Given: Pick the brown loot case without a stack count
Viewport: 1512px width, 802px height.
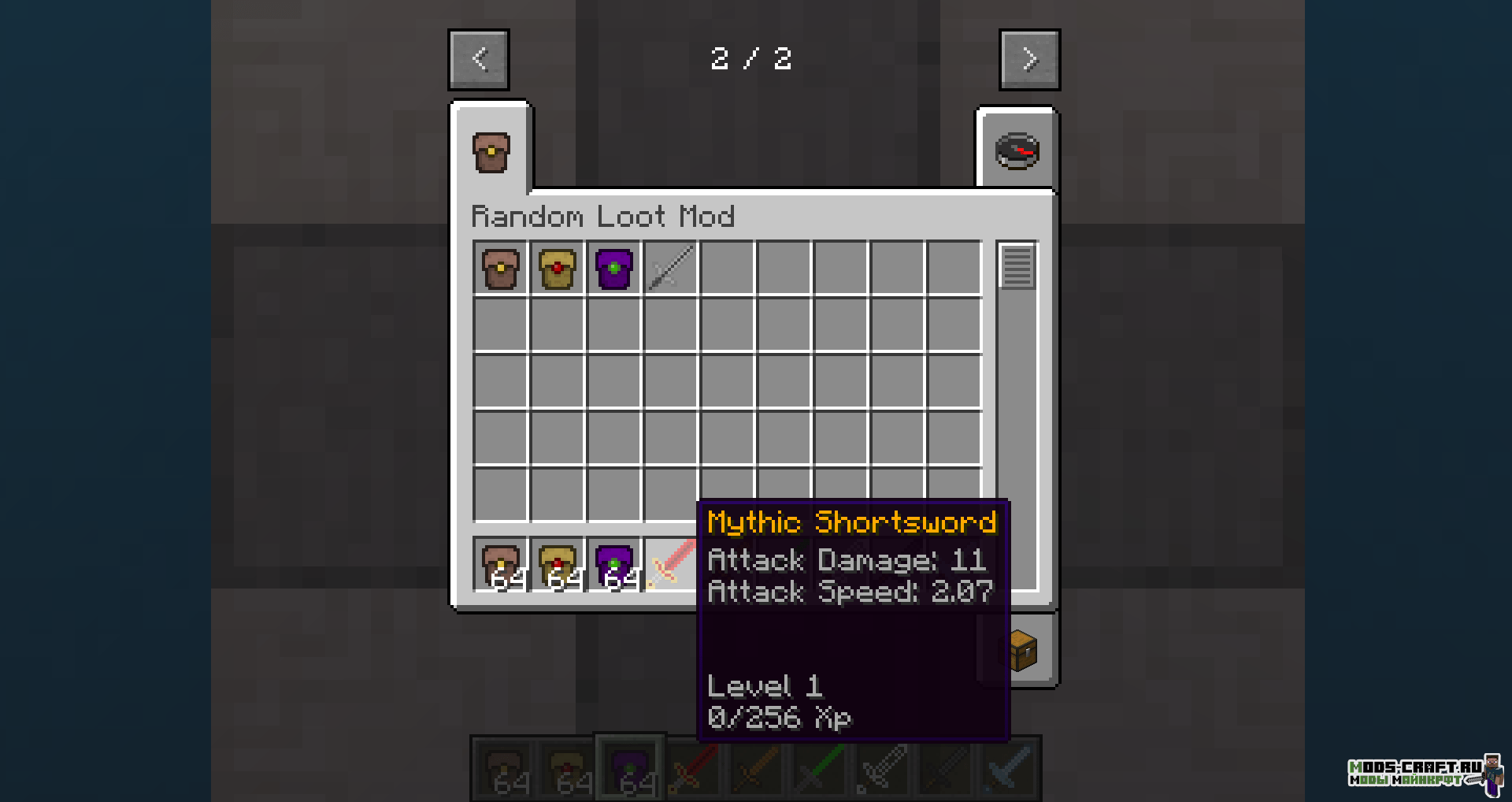Looking at the screenshot, I should pyautogui.click(x=501, y=269).
